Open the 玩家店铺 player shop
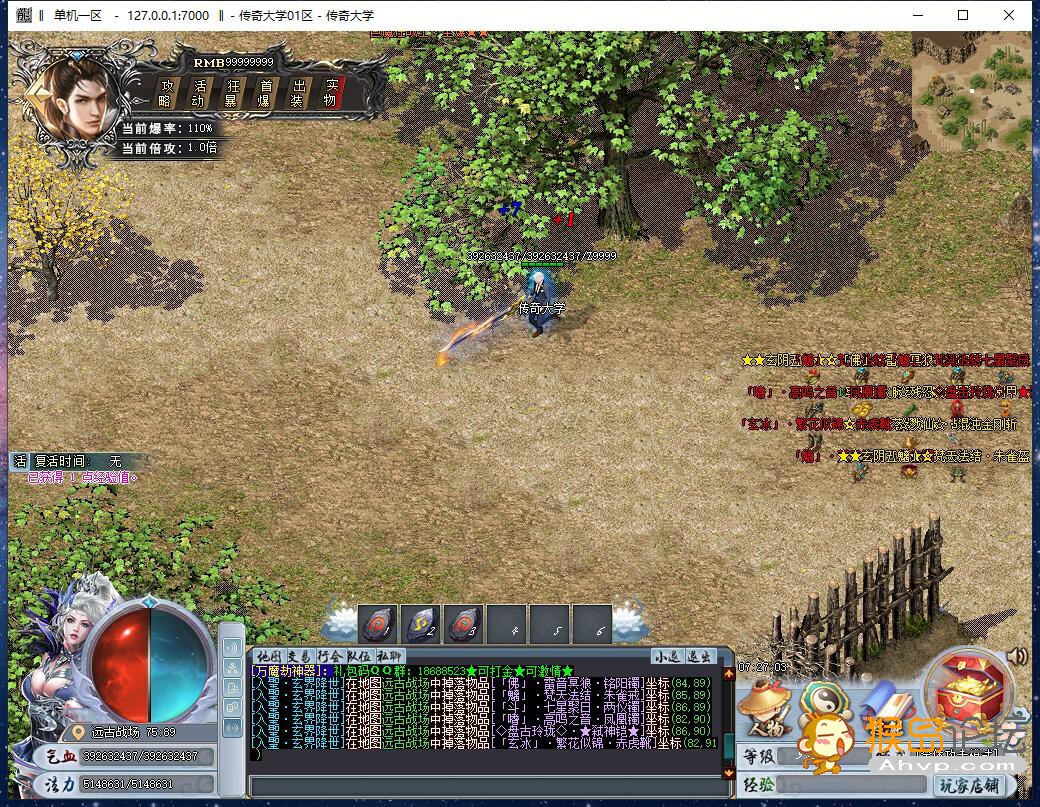 968,785
